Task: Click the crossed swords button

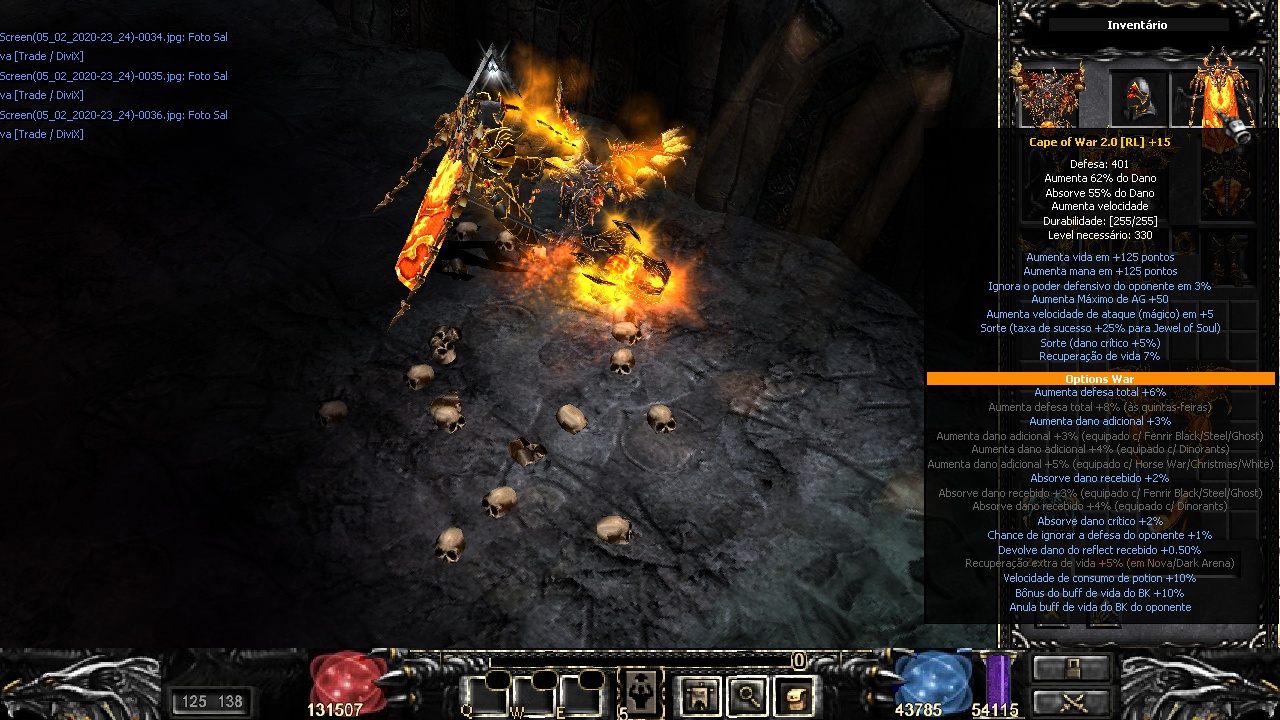Action: click(x=1072, y=702)
